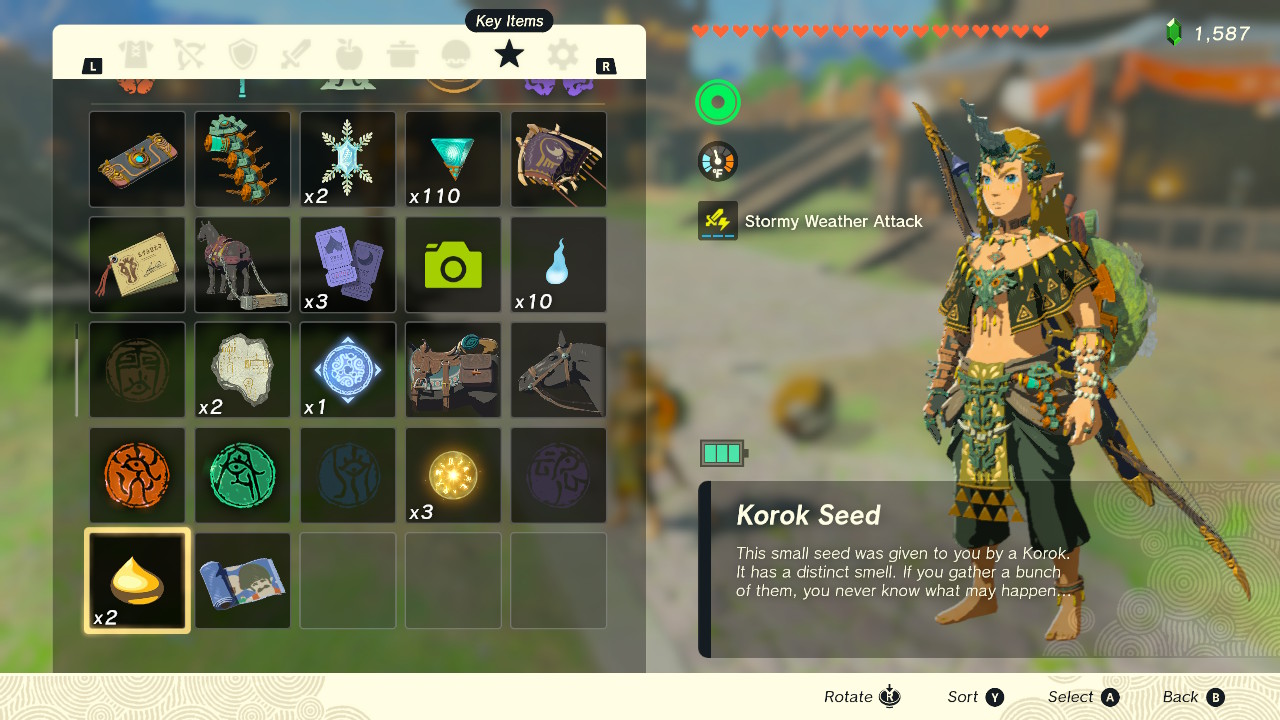Open the apple materials category icon
This screenshot has width=1280, height=720.
(349, 55)
